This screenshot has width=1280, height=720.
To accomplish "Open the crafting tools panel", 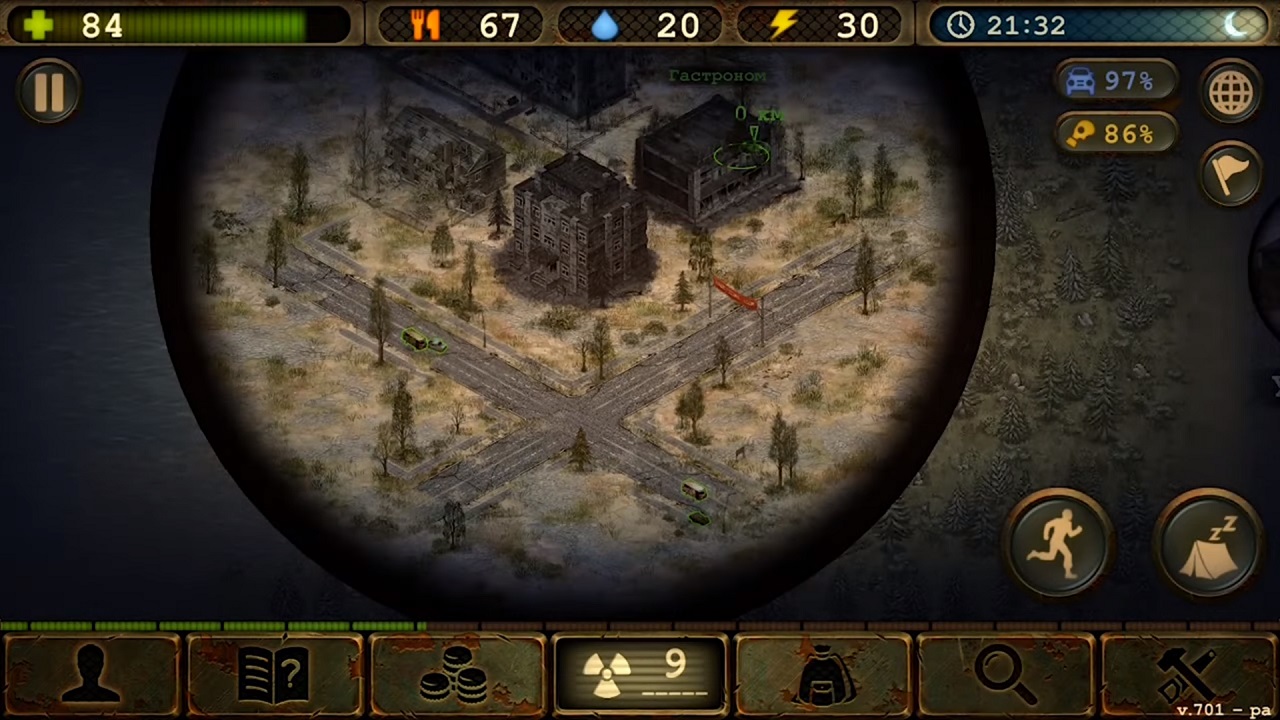I will pyautogui.click(x=1188, y=673).
